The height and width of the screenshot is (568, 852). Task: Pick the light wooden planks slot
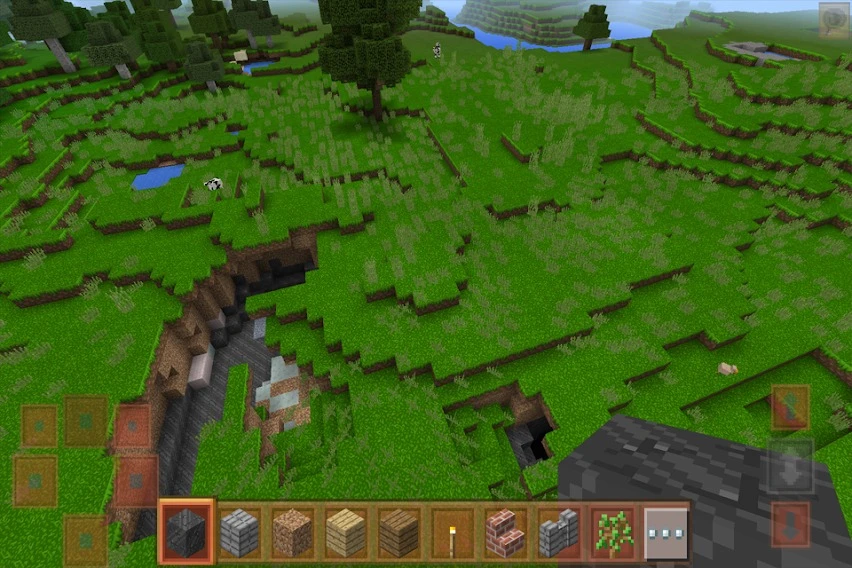[346, 532]
